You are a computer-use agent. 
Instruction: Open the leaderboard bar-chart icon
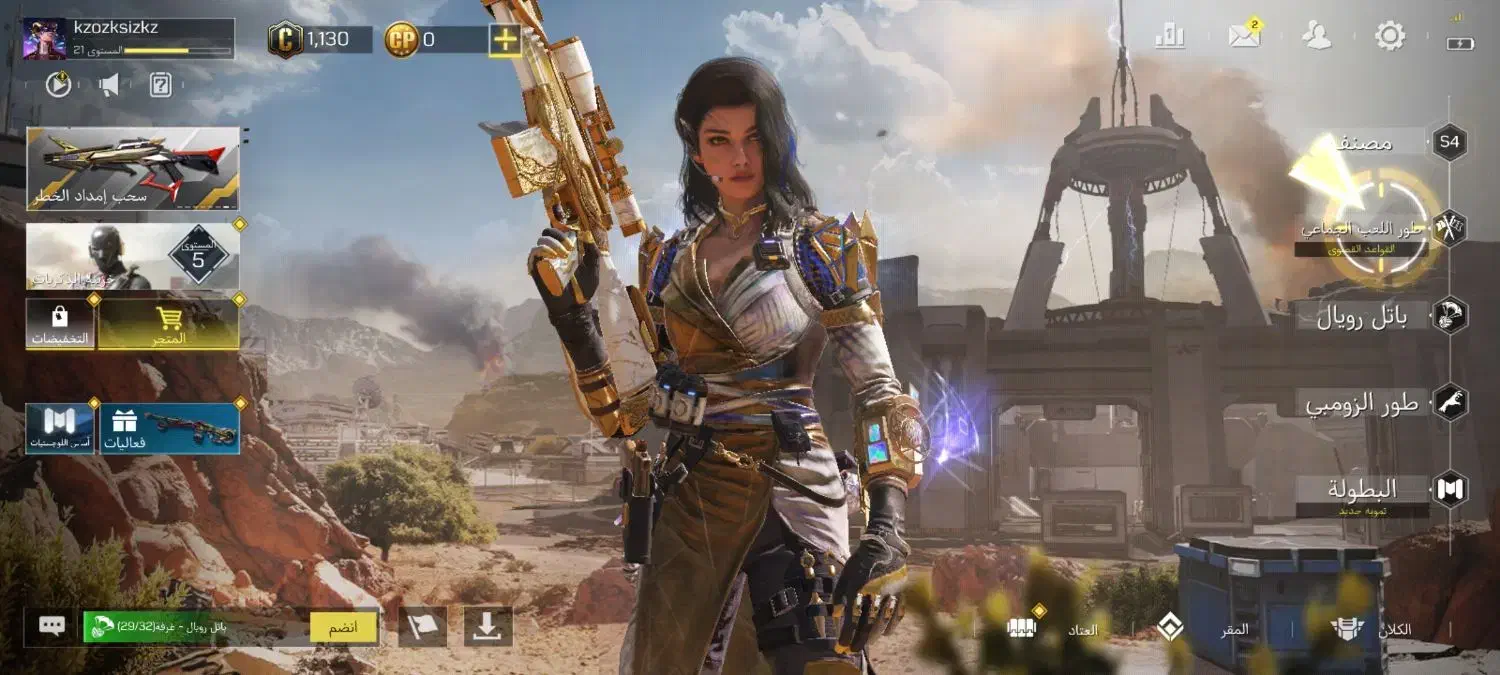tap(1169, 37)
